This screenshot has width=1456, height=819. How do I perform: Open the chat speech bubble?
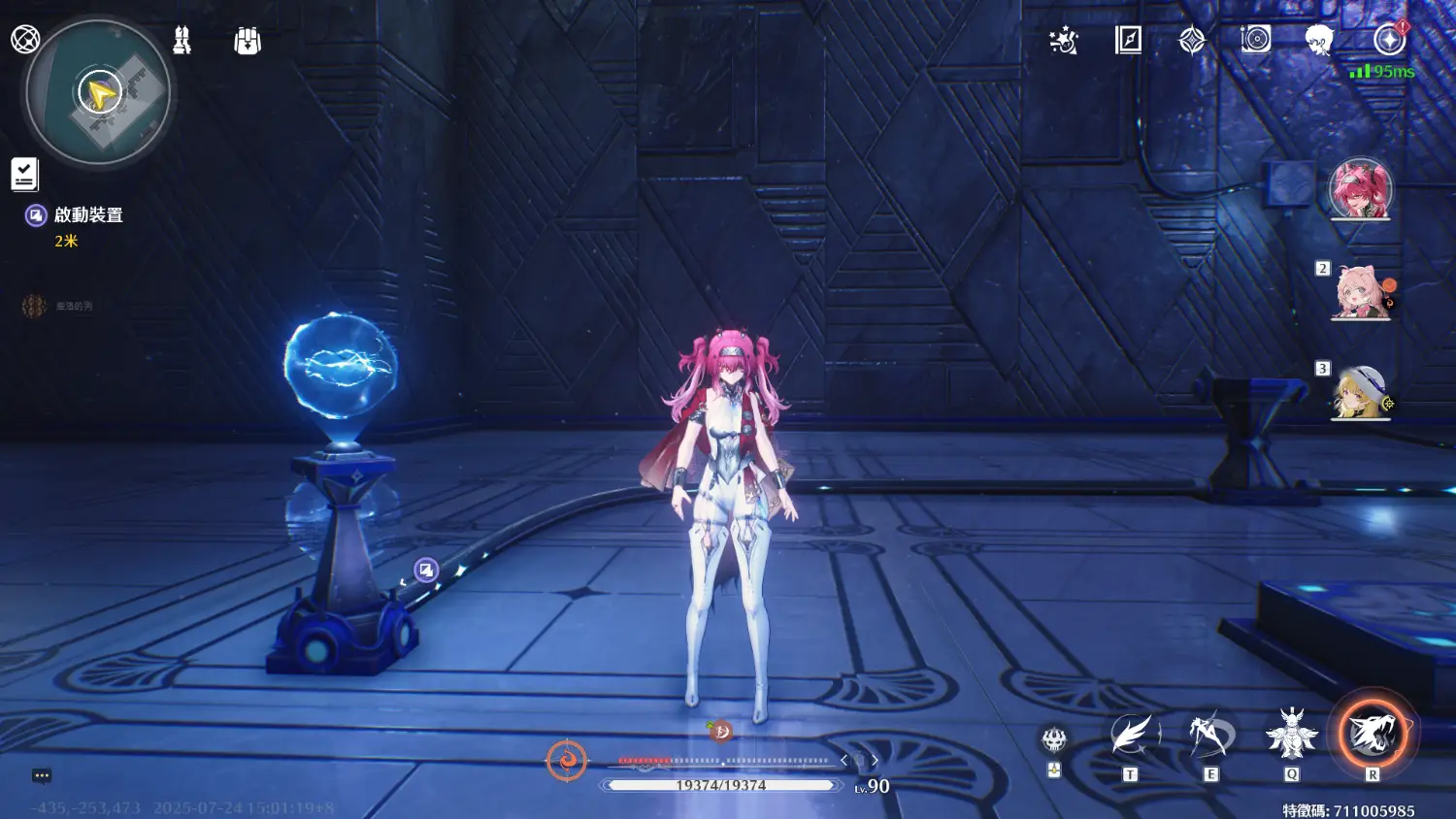(x=42, y=775)
